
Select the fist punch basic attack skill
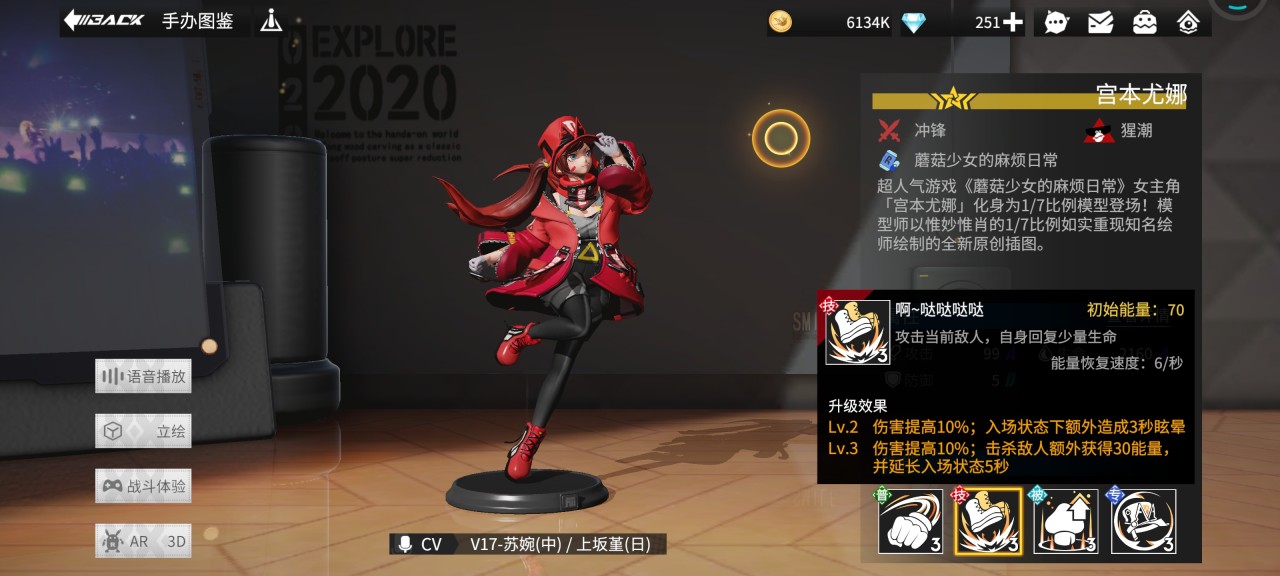(x=911, y=521)
